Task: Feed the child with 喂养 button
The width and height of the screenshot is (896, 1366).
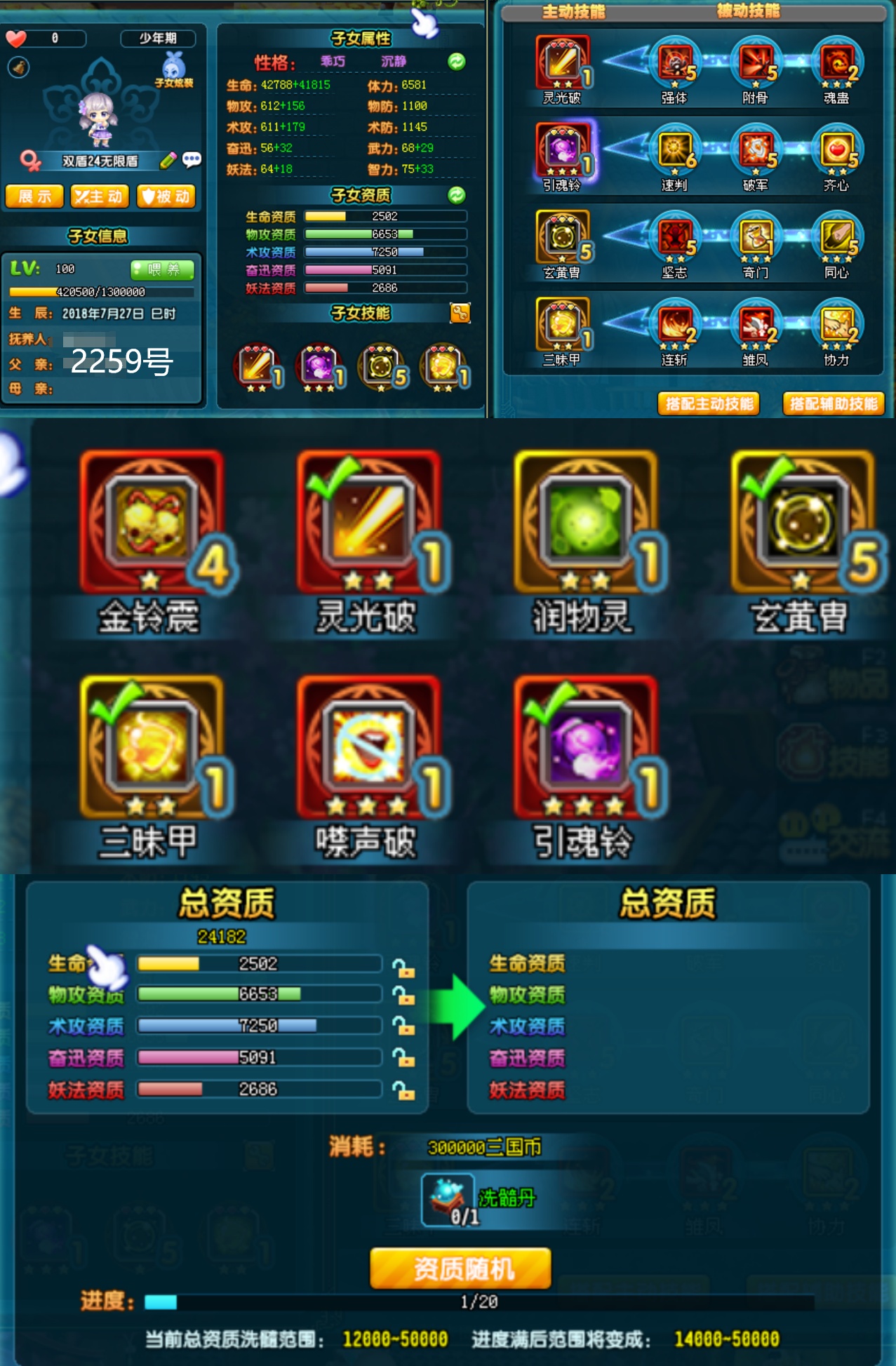Action: 163,269
